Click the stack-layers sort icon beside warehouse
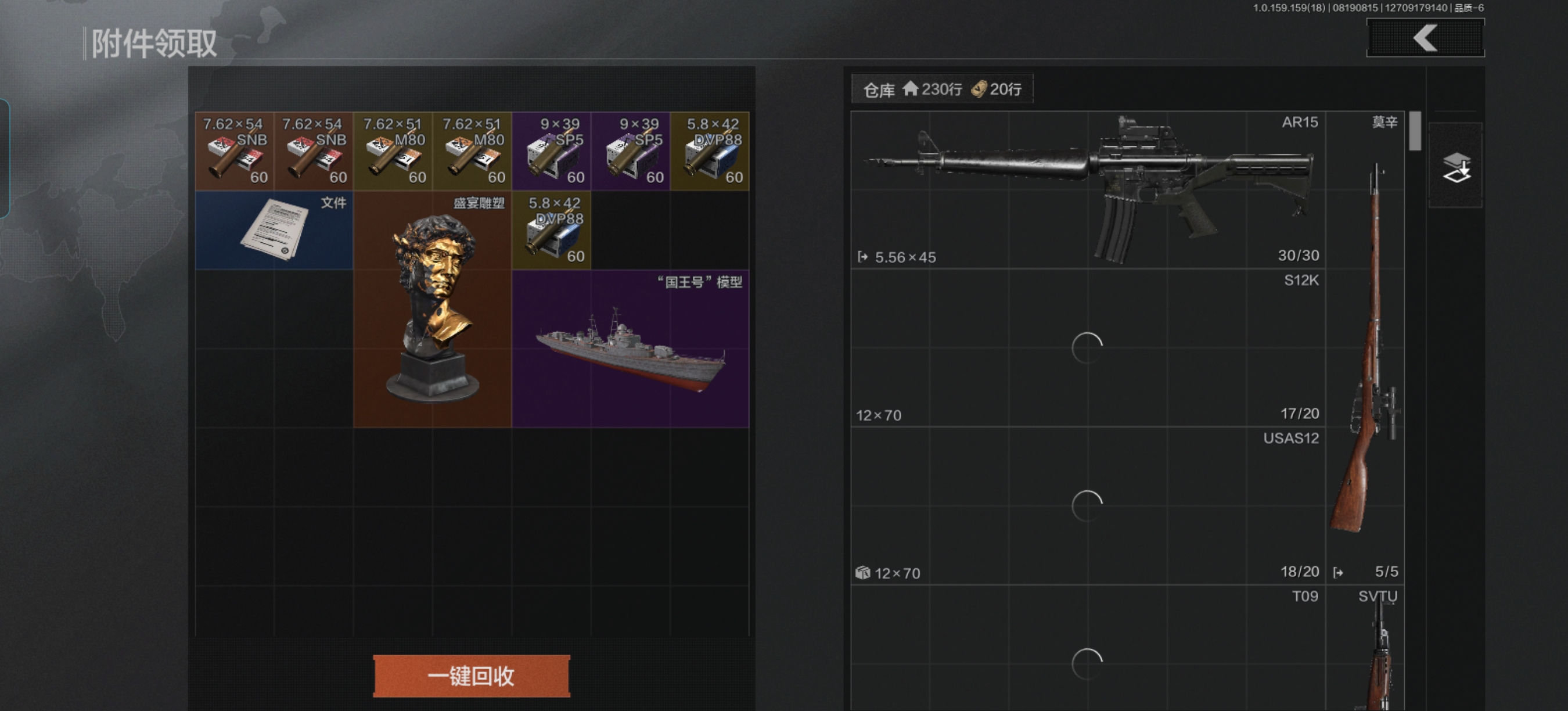The image size is (1568, 711). click(1456, 166)
